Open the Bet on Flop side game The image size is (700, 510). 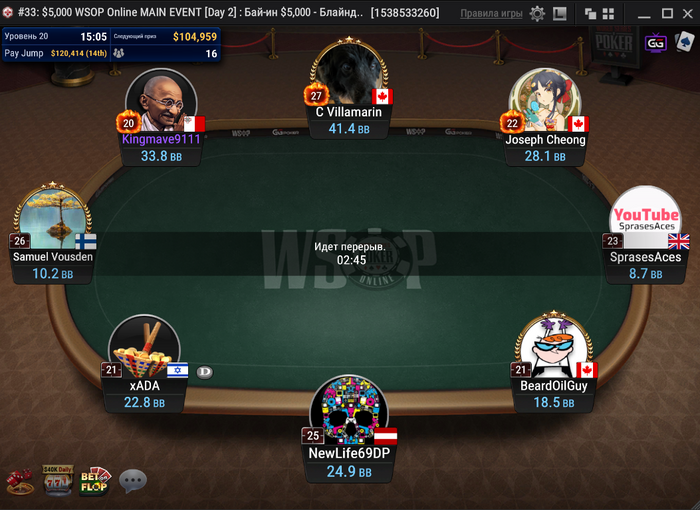pyautogui.click(x=94, y=480)
